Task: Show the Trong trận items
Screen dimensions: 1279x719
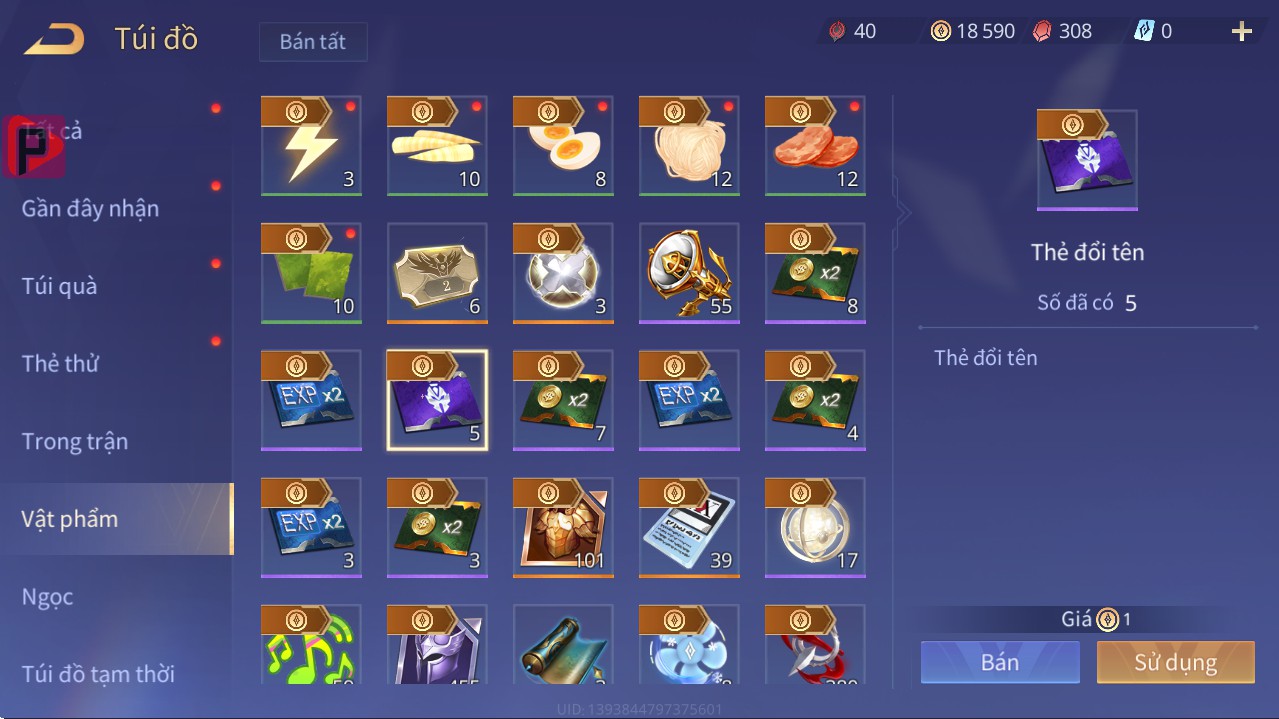Action: click(x=75, y=441)
